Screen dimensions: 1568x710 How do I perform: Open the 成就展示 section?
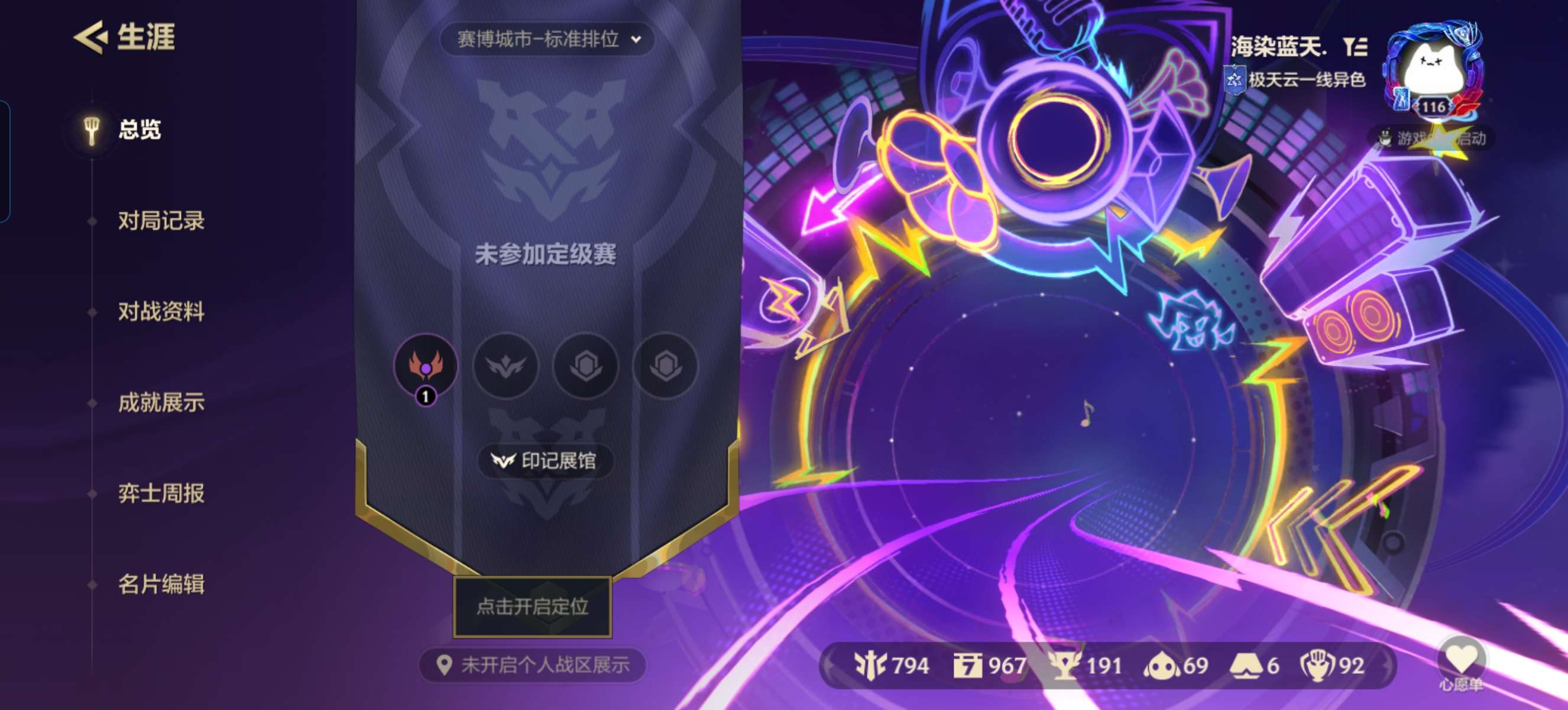click(x=160, y=402)
